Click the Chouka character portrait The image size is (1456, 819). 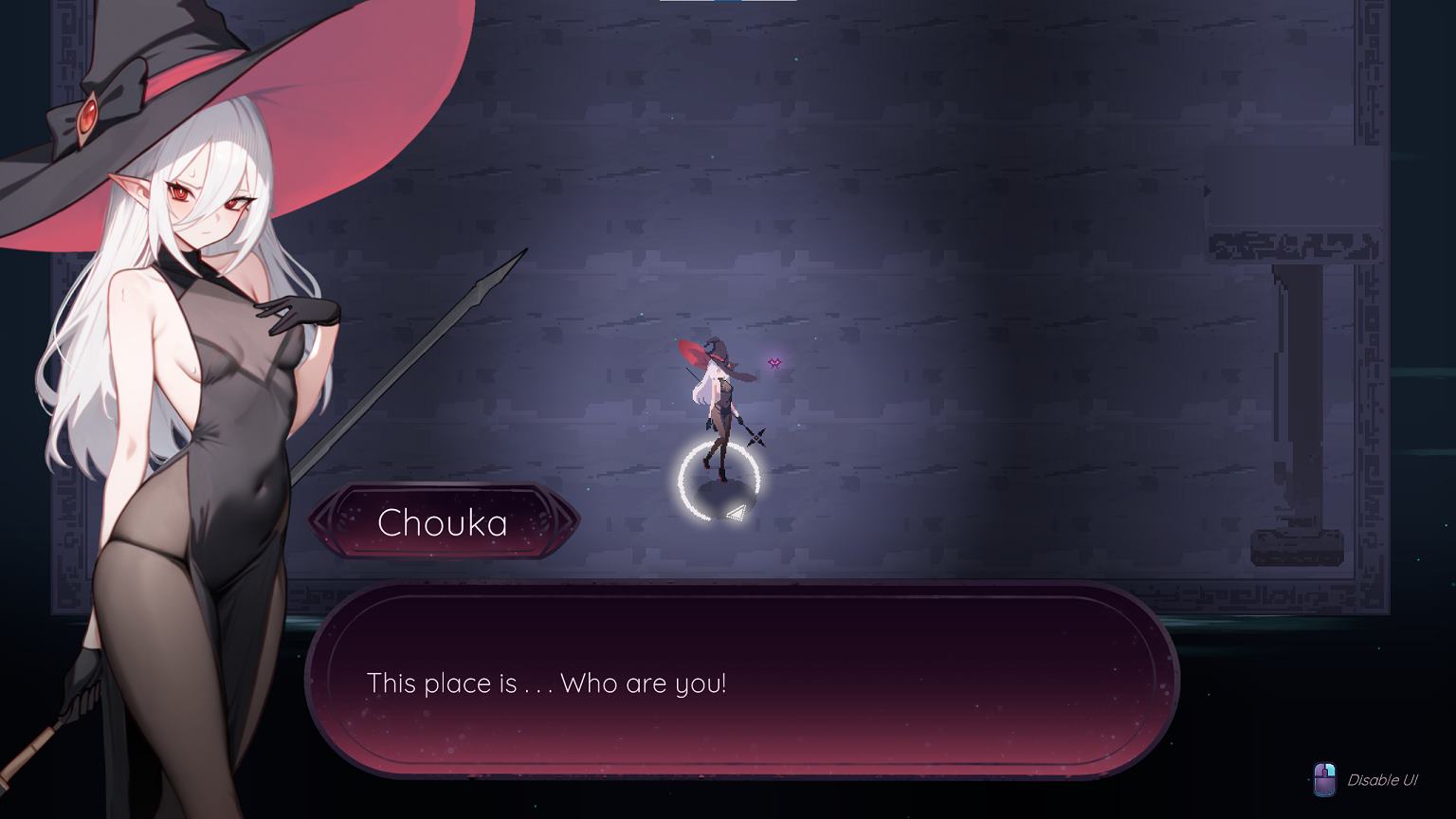coord(180,379)
